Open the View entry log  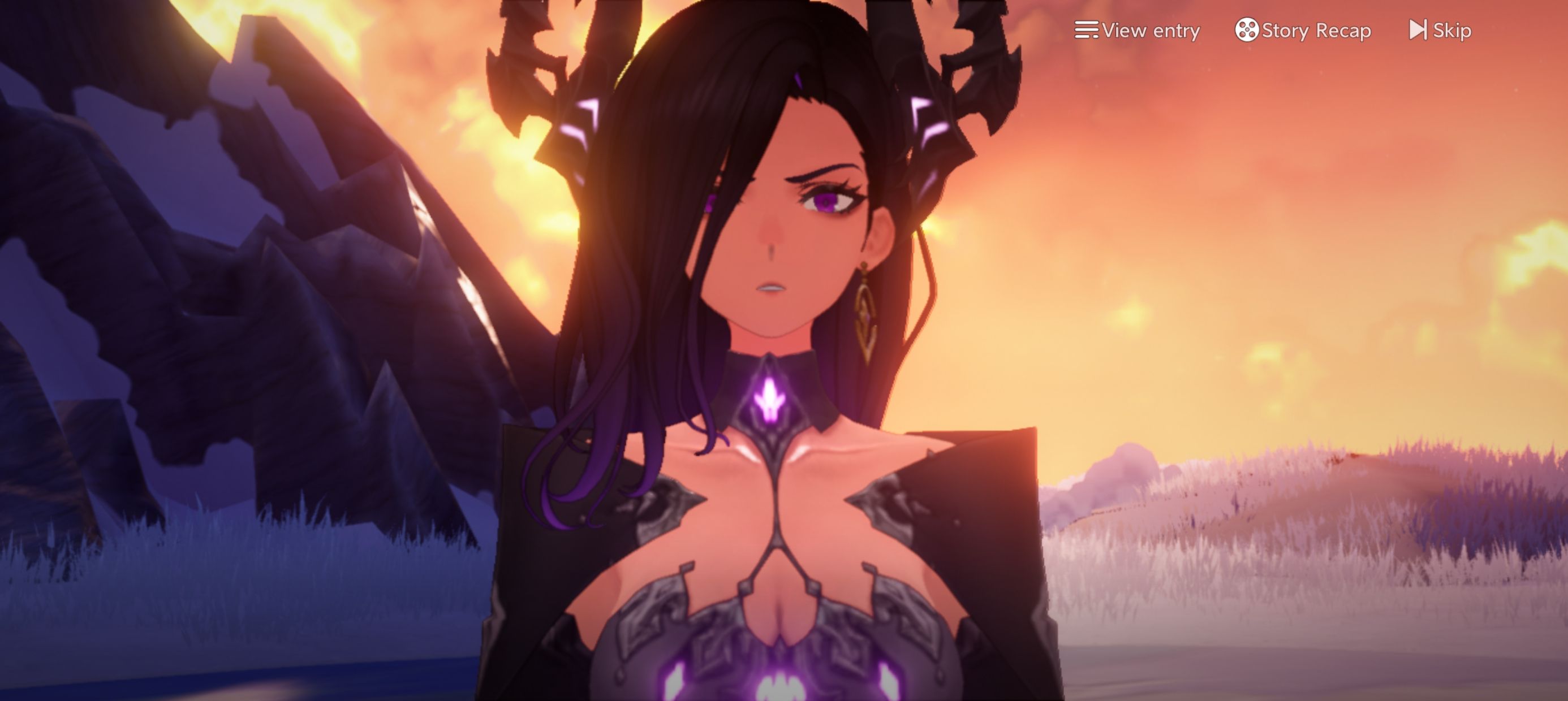(x=1137, y=30)
